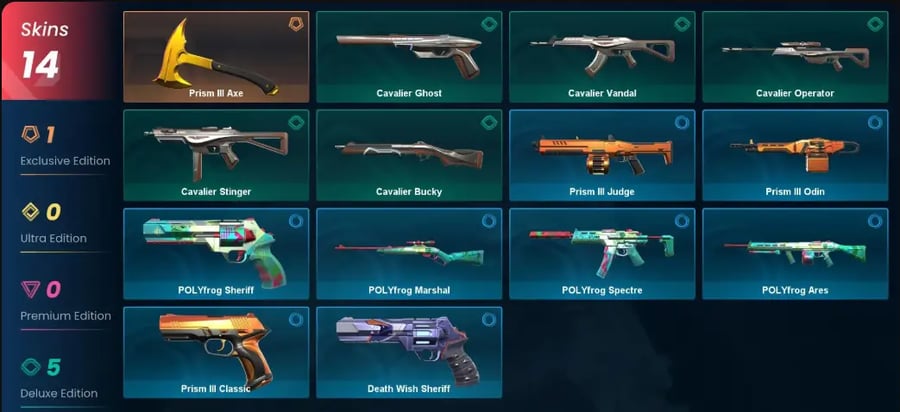900x412 pixels.
Task: Show the Deluxe Edition skins
Action: tap(60, 379)
